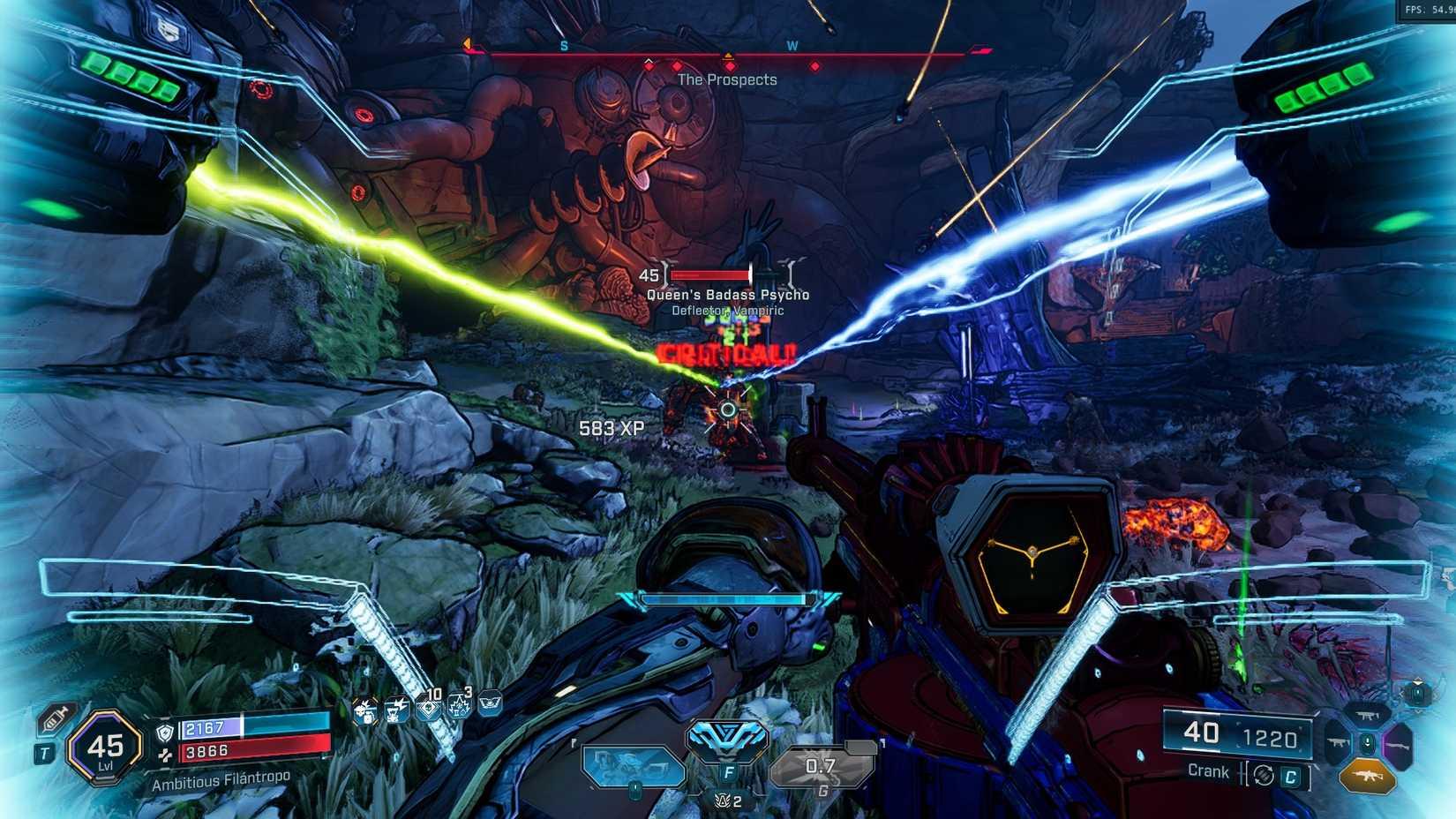Click the shield icon beside the shield bar

pyautogui.click(x=165, y=732)
